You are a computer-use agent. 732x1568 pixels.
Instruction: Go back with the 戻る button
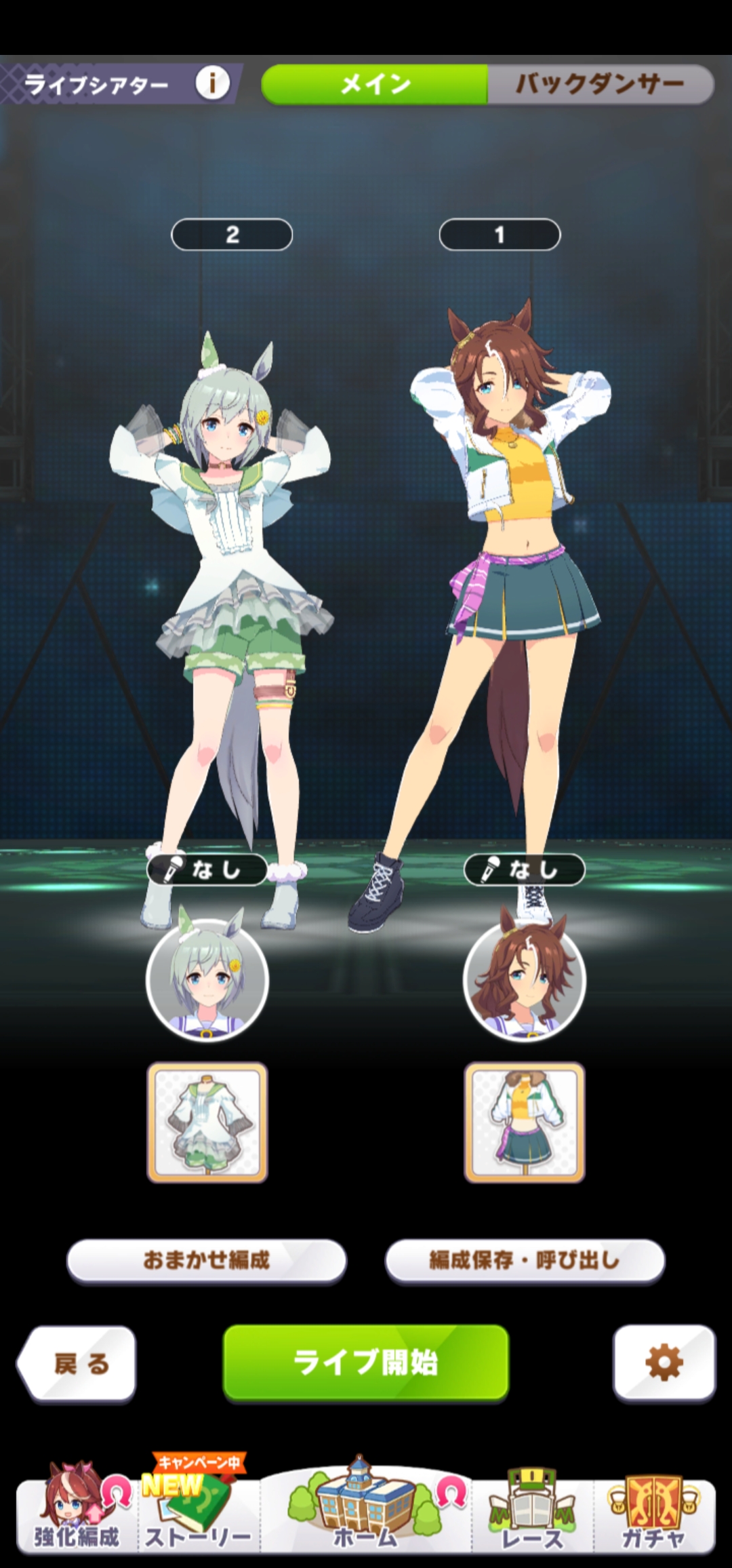tap(78, 1363)
